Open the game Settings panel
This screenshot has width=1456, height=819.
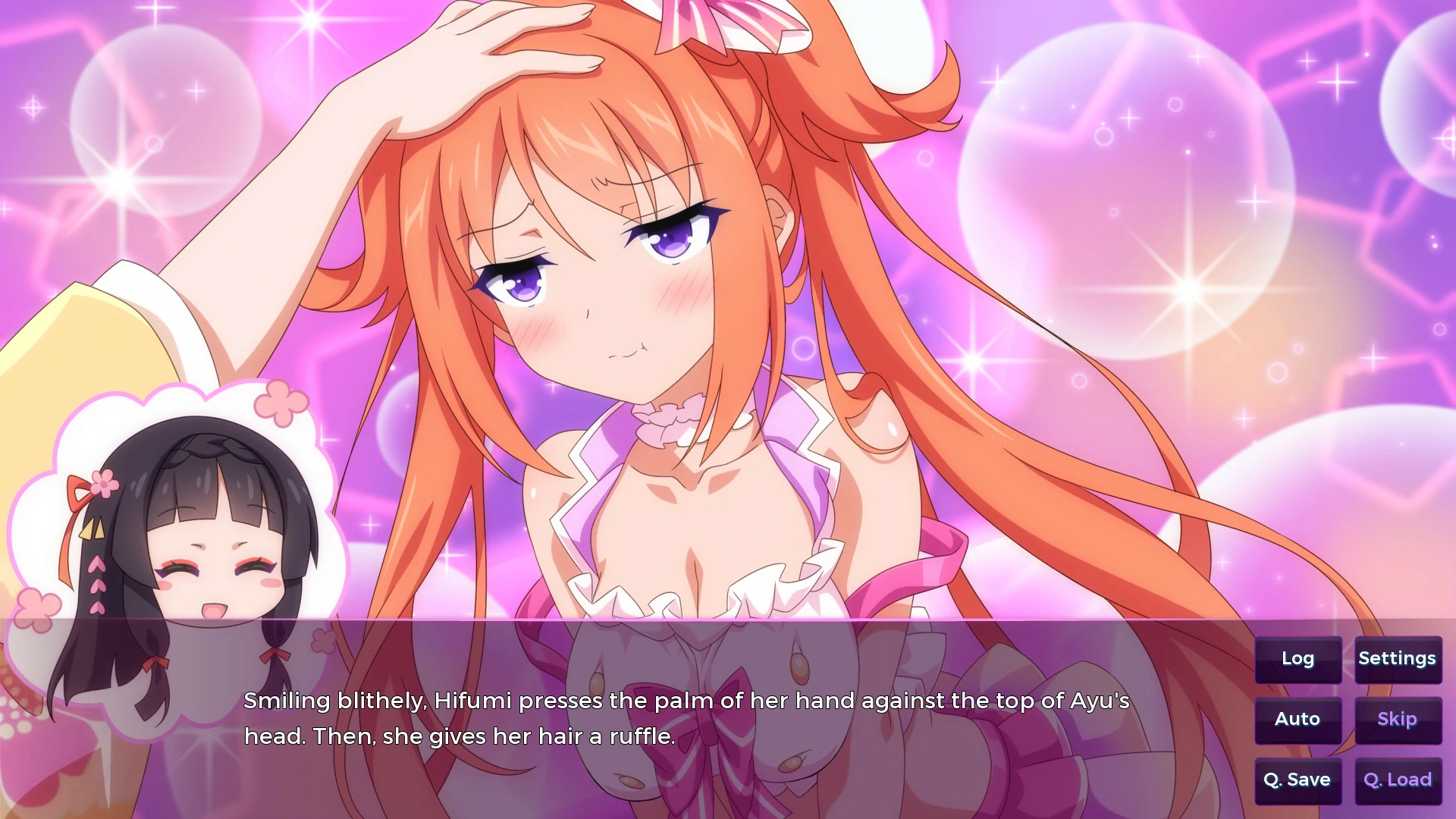point(1398,658)
